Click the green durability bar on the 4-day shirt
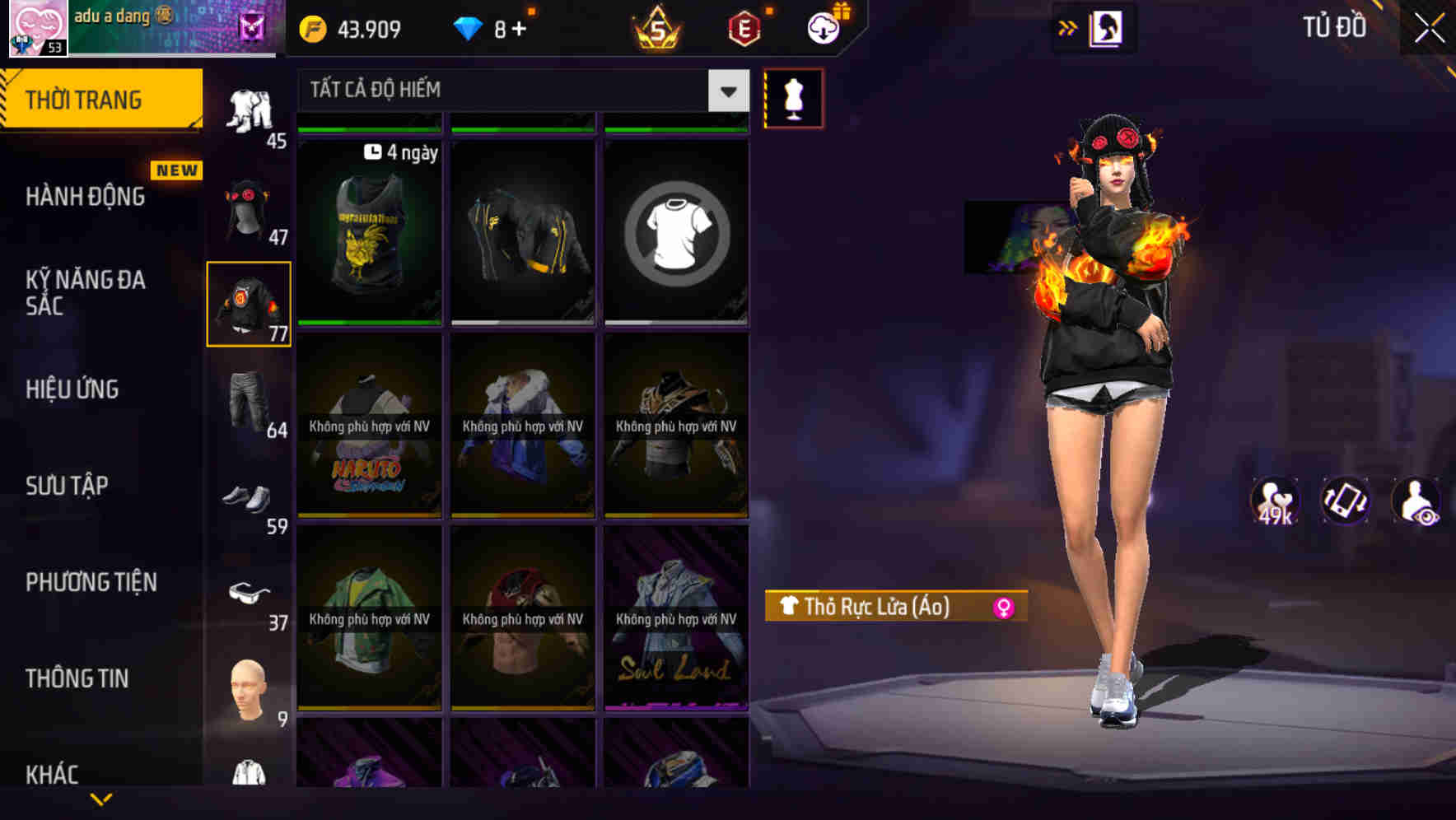Screen dimensions: 1456x820 [368, 128]
